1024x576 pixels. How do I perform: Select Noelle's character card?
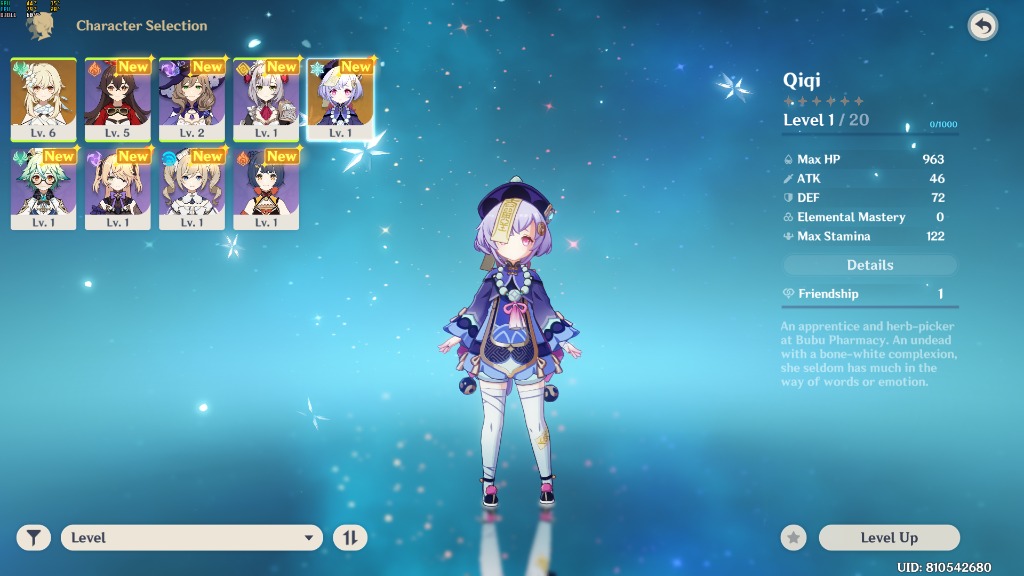coord(266,99)
